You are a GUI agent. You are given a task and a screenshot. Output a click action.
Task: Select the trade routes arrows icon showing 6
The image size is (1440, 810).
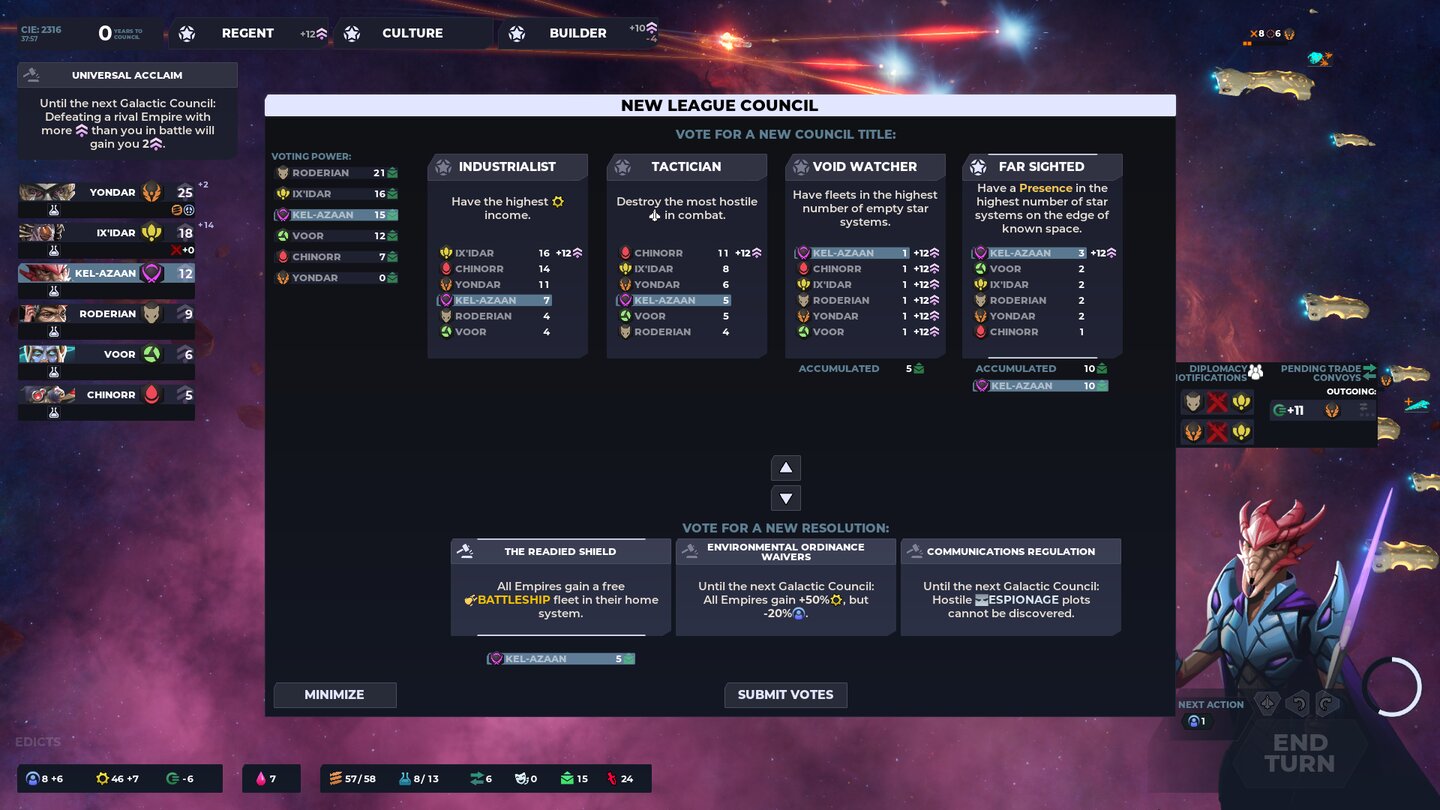pos(478,778)
